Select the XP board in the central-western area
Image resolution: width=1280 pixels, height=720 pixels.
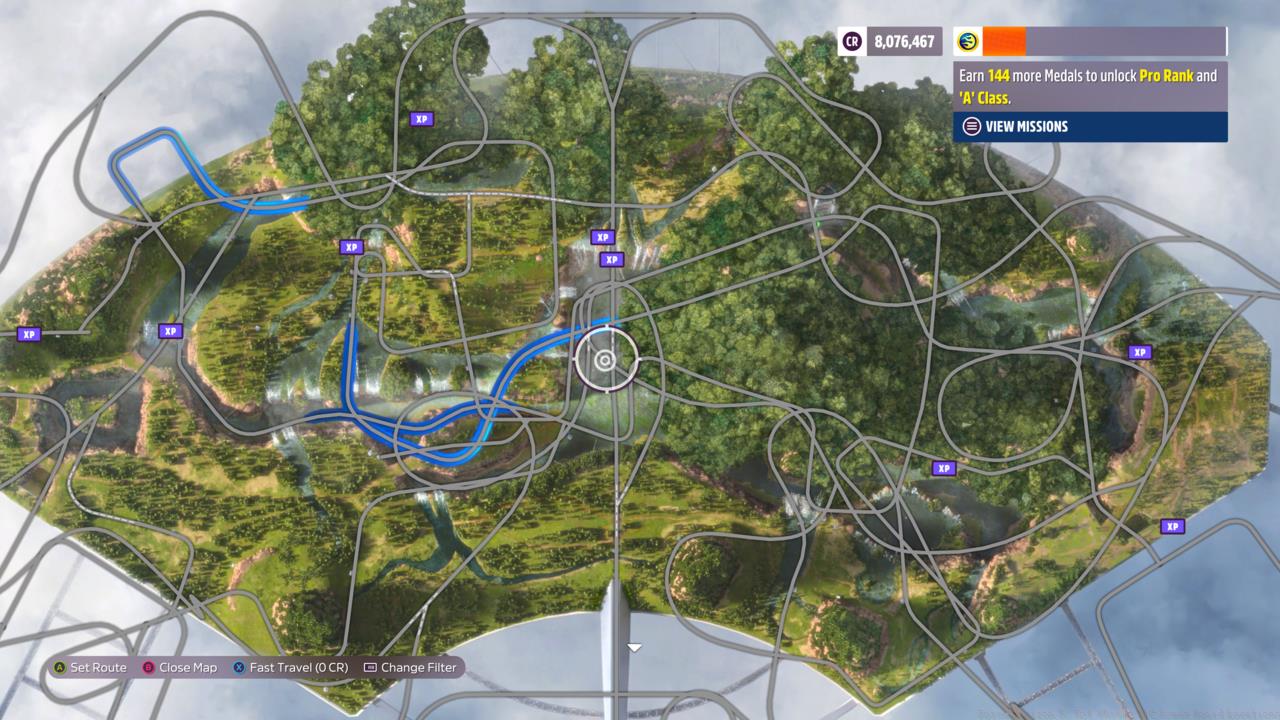click(x=350, y=247)
